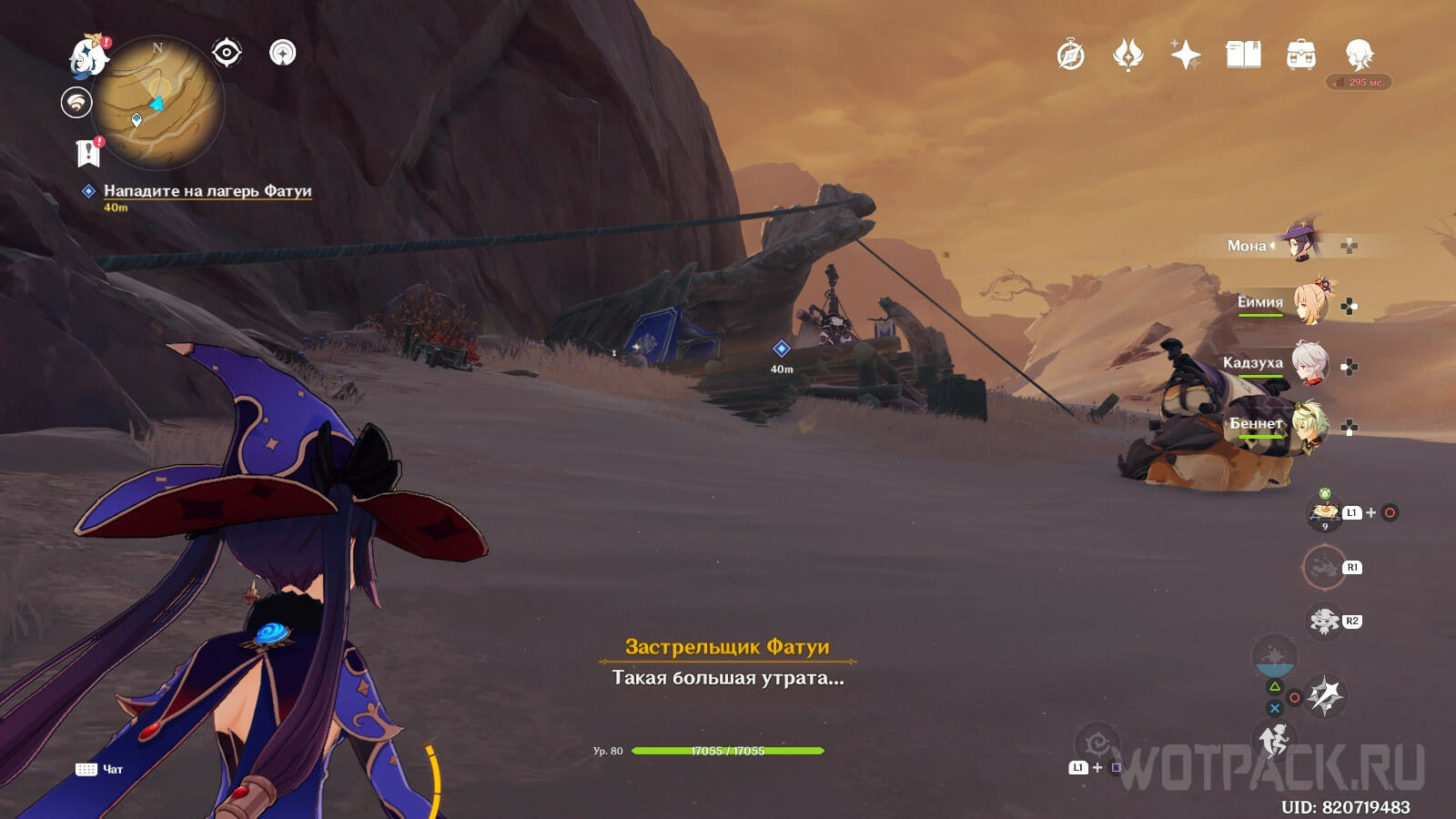Open the adventurer handbook book icon

click(1243, 56)
